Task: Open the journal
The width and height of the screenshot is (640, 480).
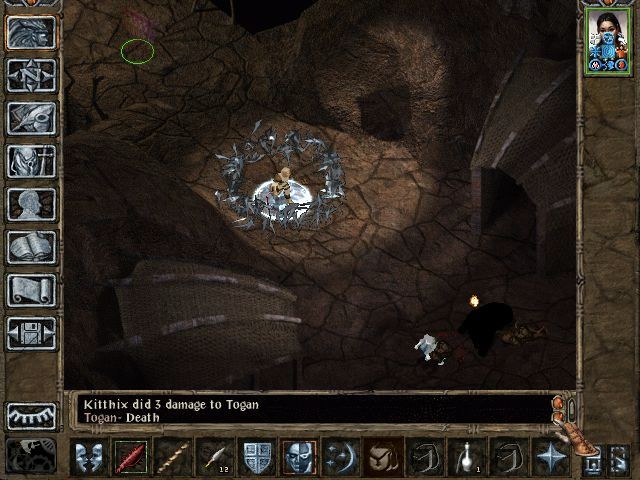Action: [32, 118]
